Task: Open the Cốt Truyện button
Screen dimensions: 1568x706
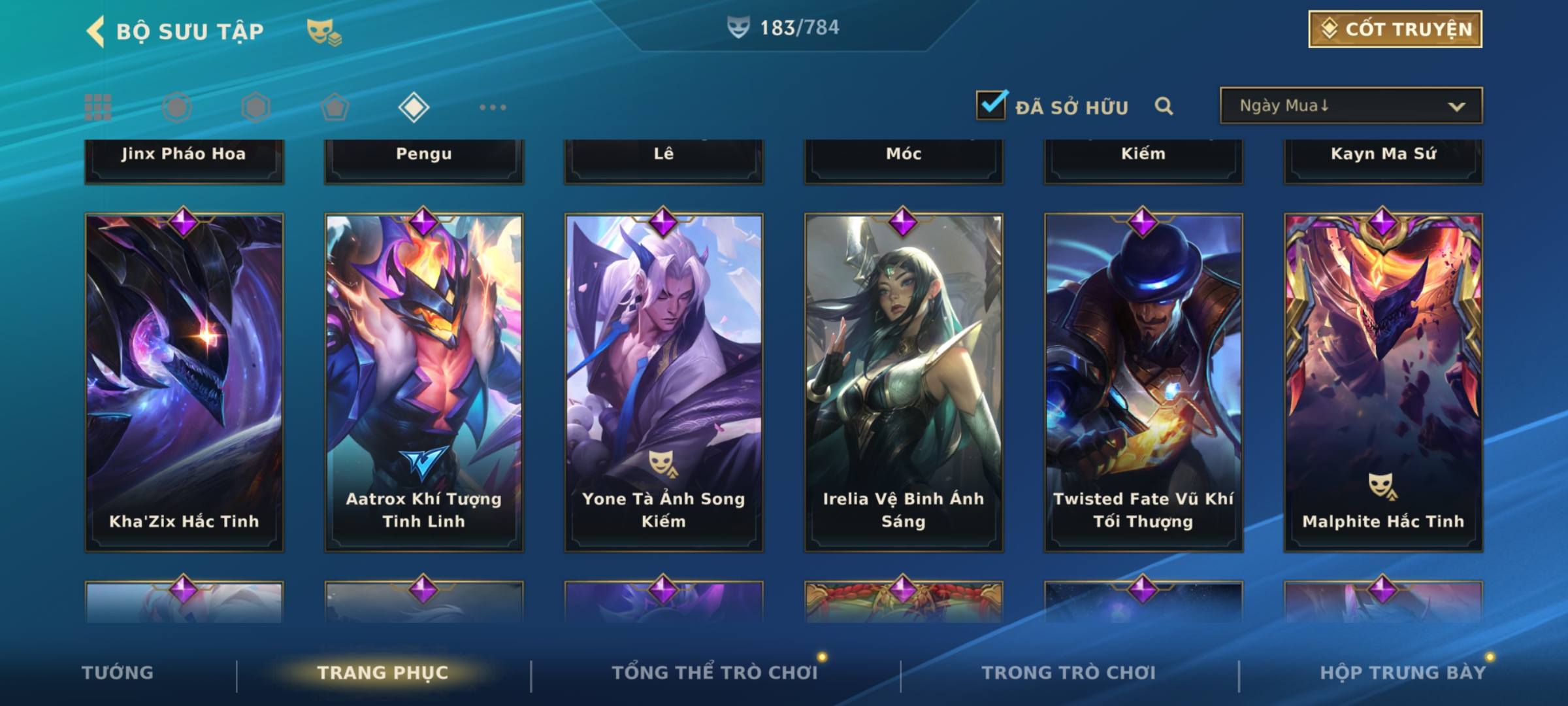Action: 1394,29
